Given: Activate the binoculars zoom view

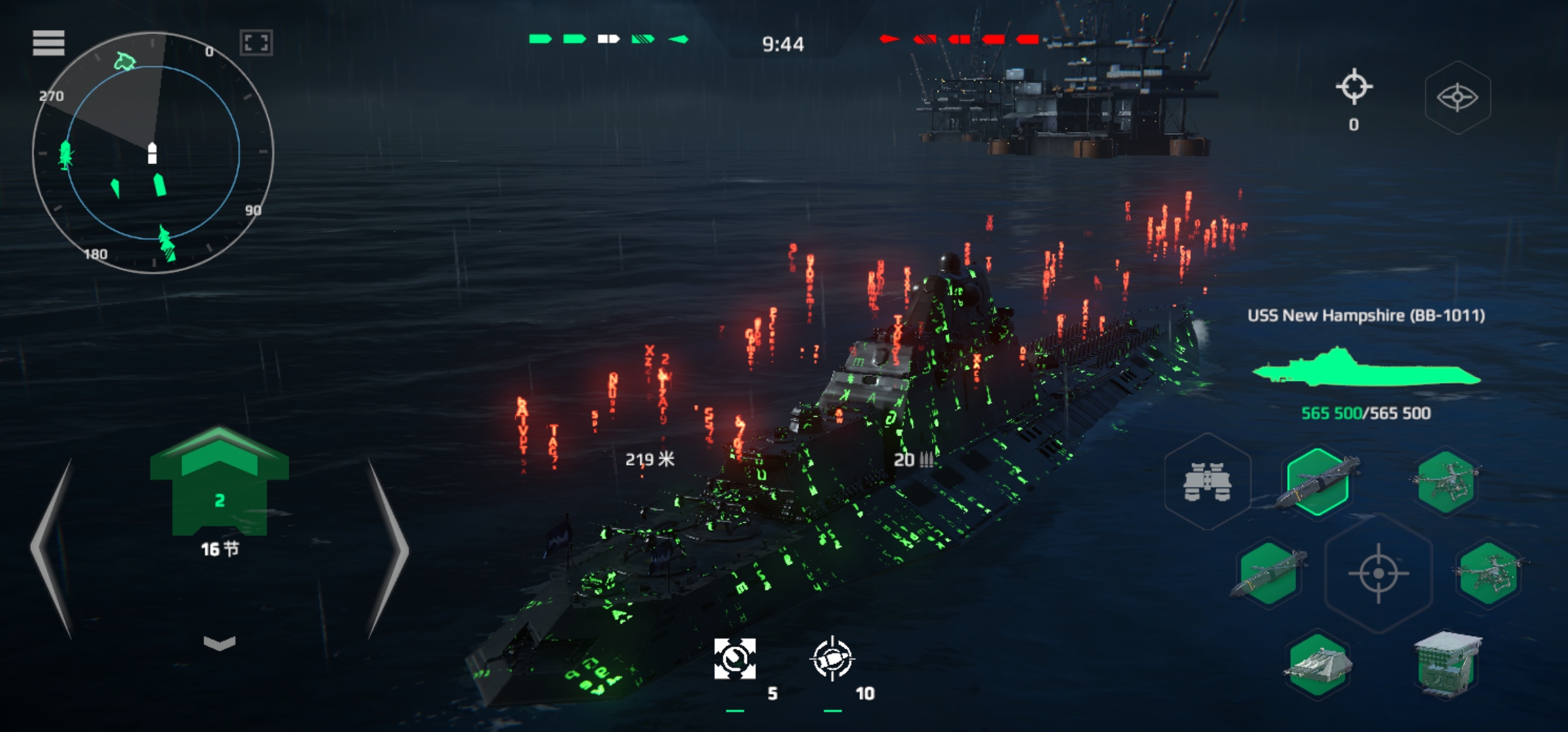Looking at the screenshot, I should tap(1207, 482).
